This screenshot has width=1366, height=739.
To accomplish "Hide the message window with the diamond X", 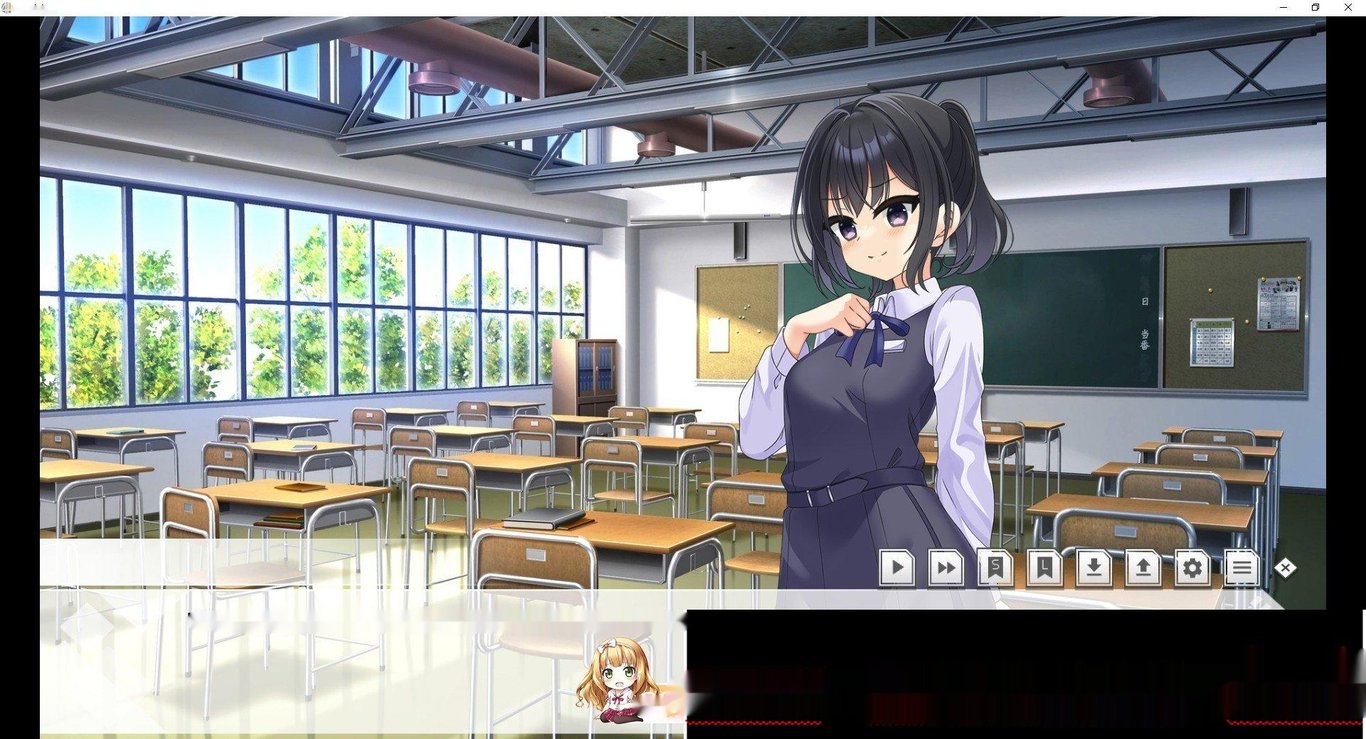I will pyautogui.click(x=1285, y=568).
